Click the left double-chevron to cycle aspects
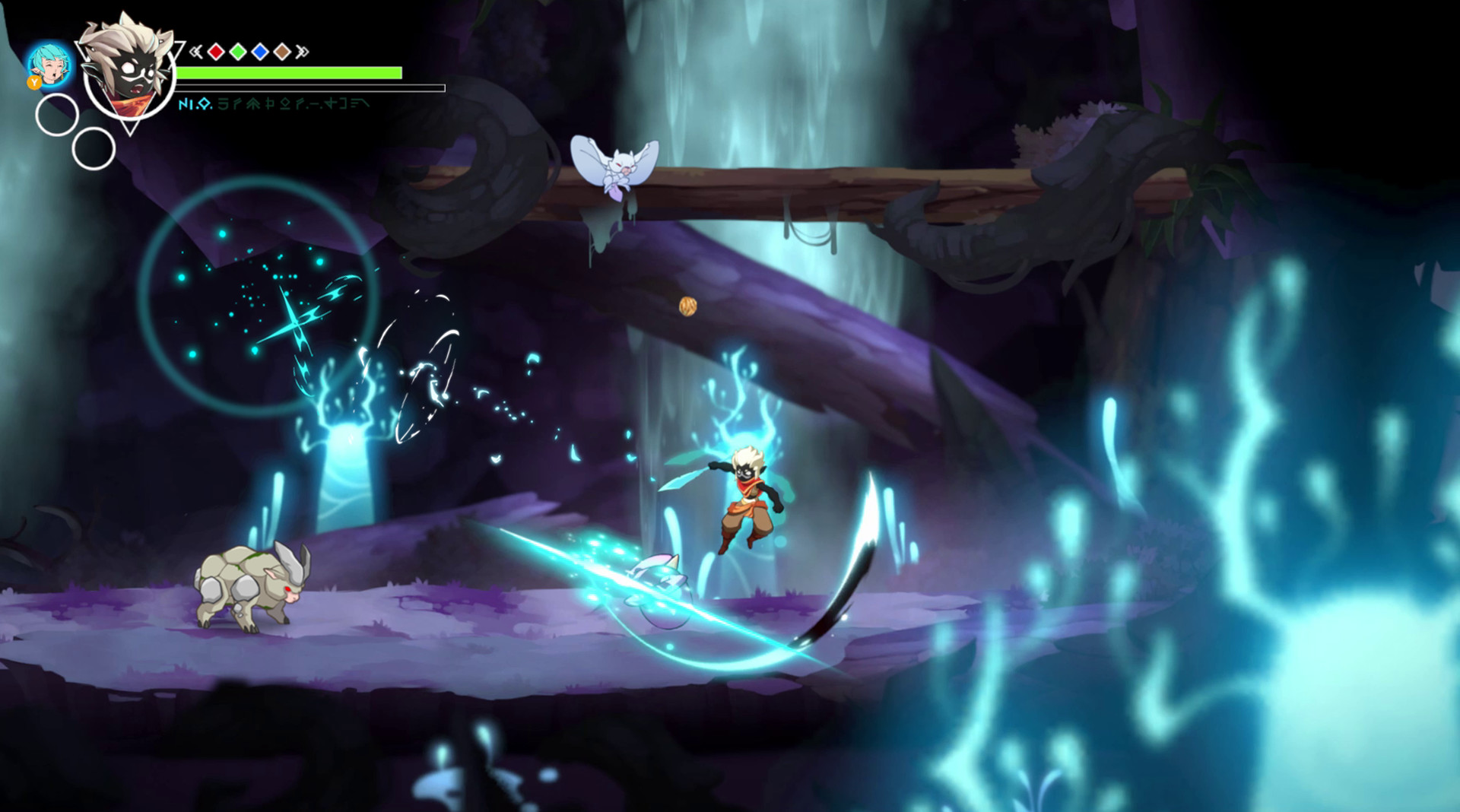The height and width of the screenshot is (812, 1460). click(x=196, y=51)
